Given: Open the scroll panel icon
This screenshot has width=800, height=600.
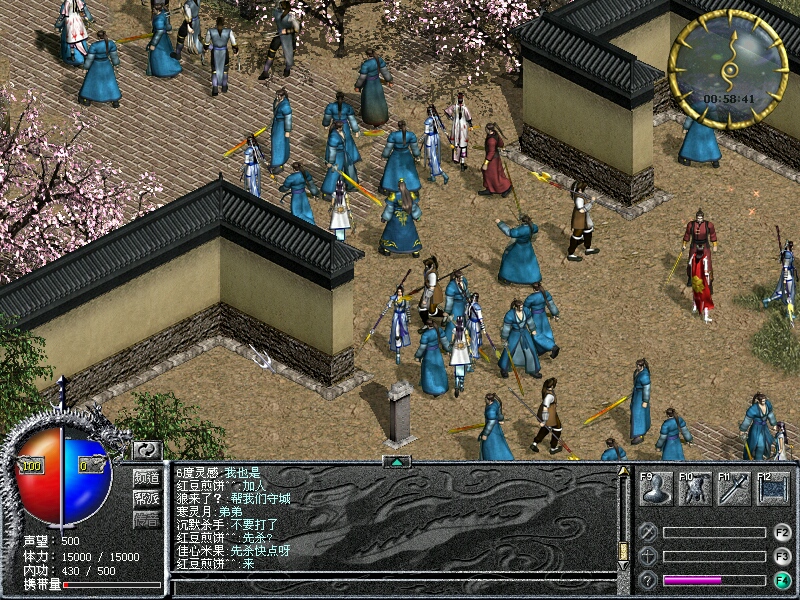Looking at the screenshot, I should [773, 489].
